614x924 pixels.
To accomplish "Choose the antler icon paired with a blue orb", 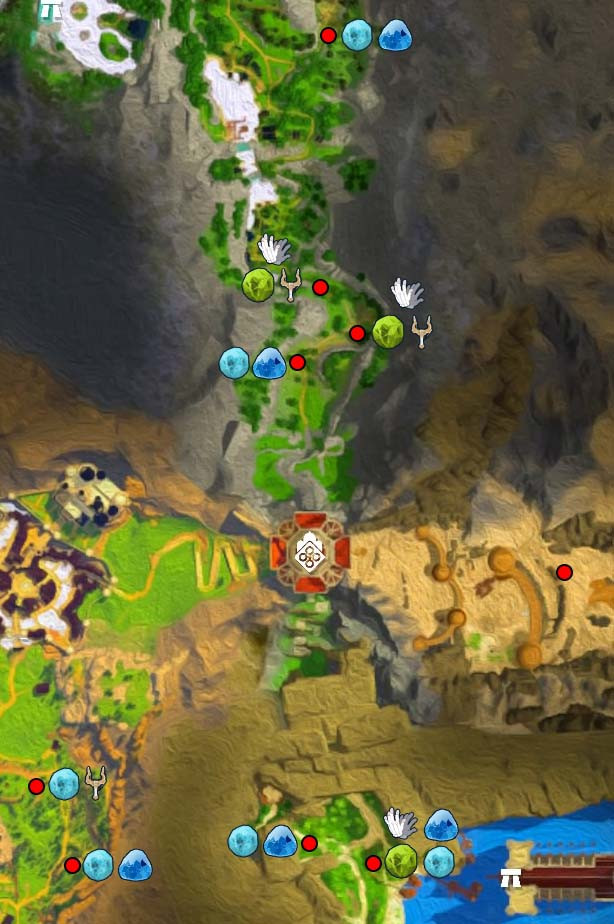I will tap(96, 782).
